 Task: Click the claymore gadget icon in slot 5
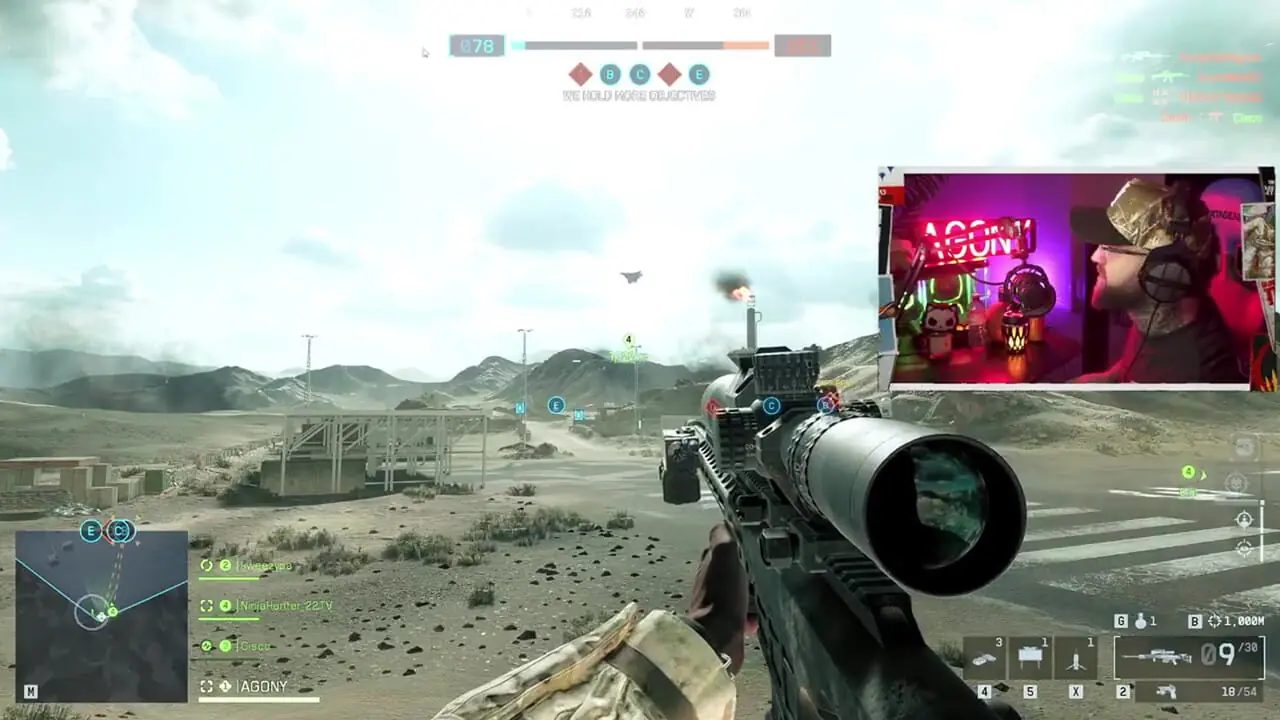(x=1030, y=655)
